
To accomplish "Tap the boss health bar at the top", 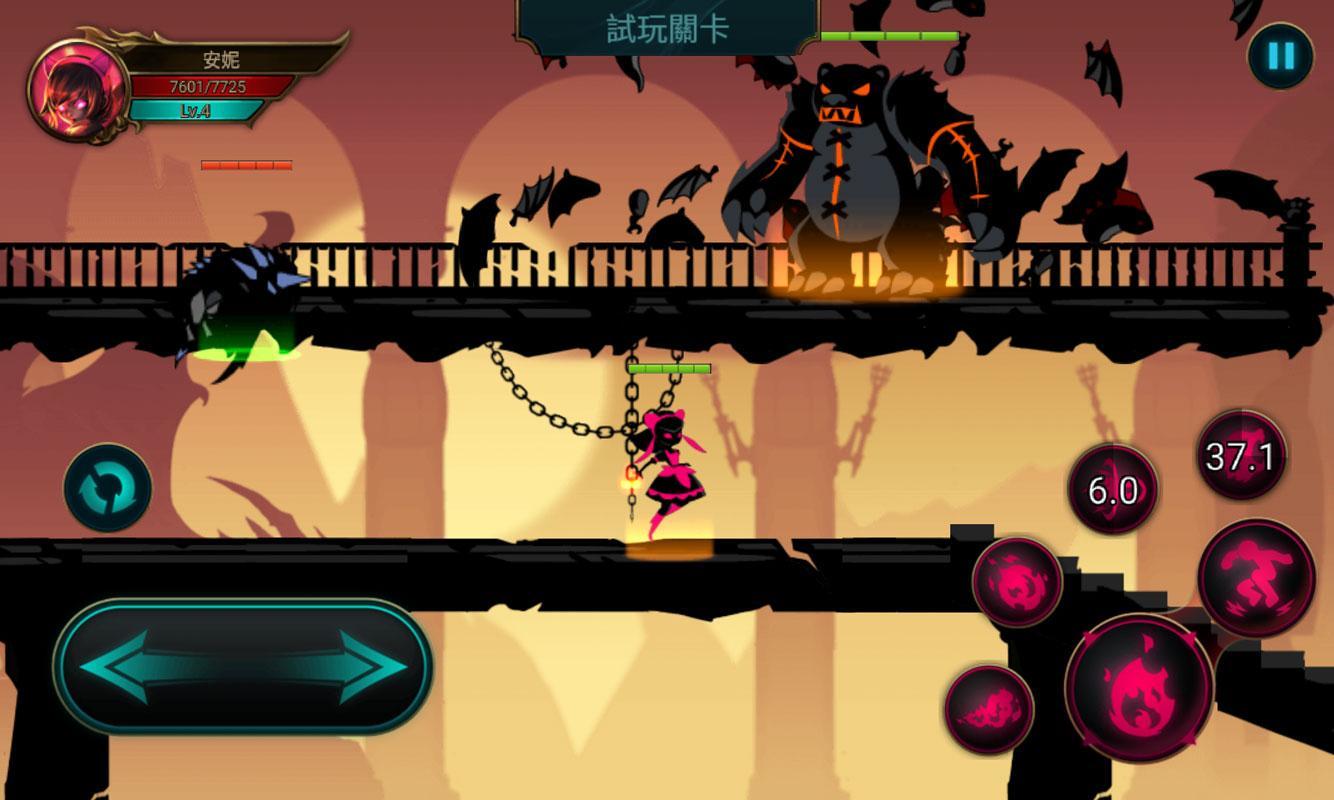I will point(888,35).
